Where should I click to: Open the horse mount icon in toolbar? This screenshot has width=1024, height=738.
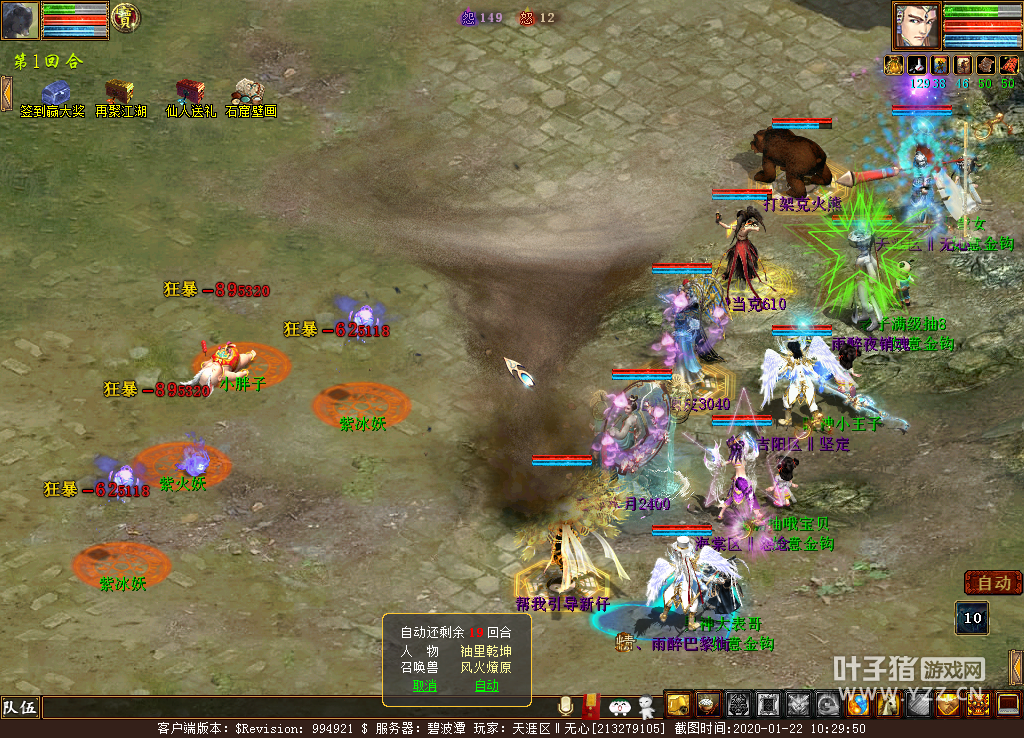pyautogui.click(x=887, y=705)
